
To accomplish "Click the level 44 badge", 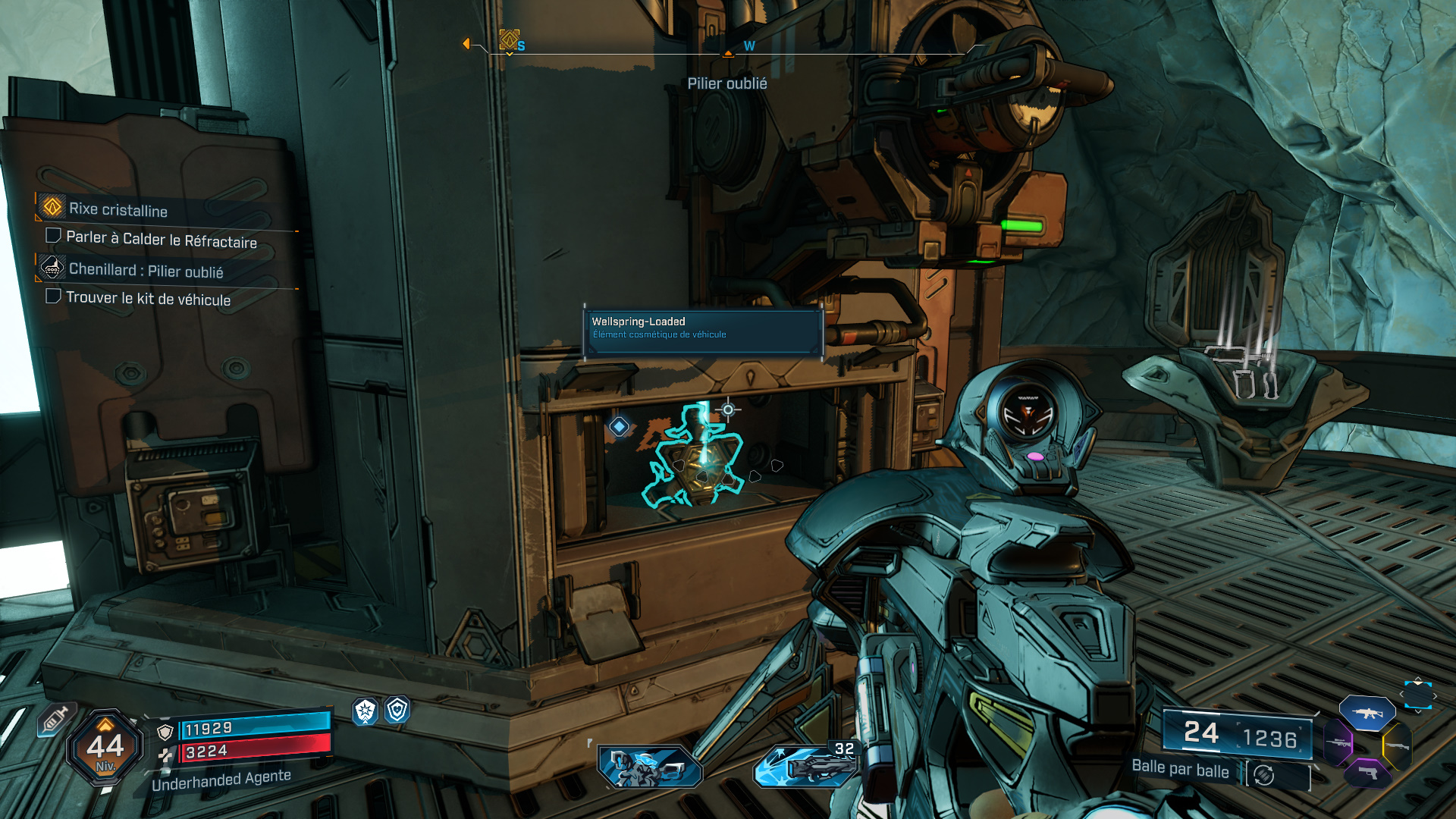I will click(x=106, y=747).
